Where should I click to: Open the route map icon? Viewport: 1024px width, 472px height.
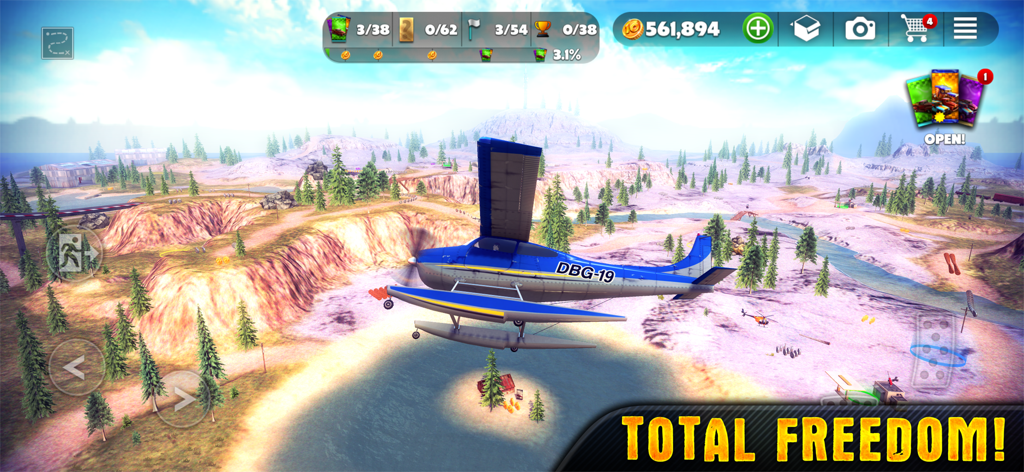tap(58, 42)
